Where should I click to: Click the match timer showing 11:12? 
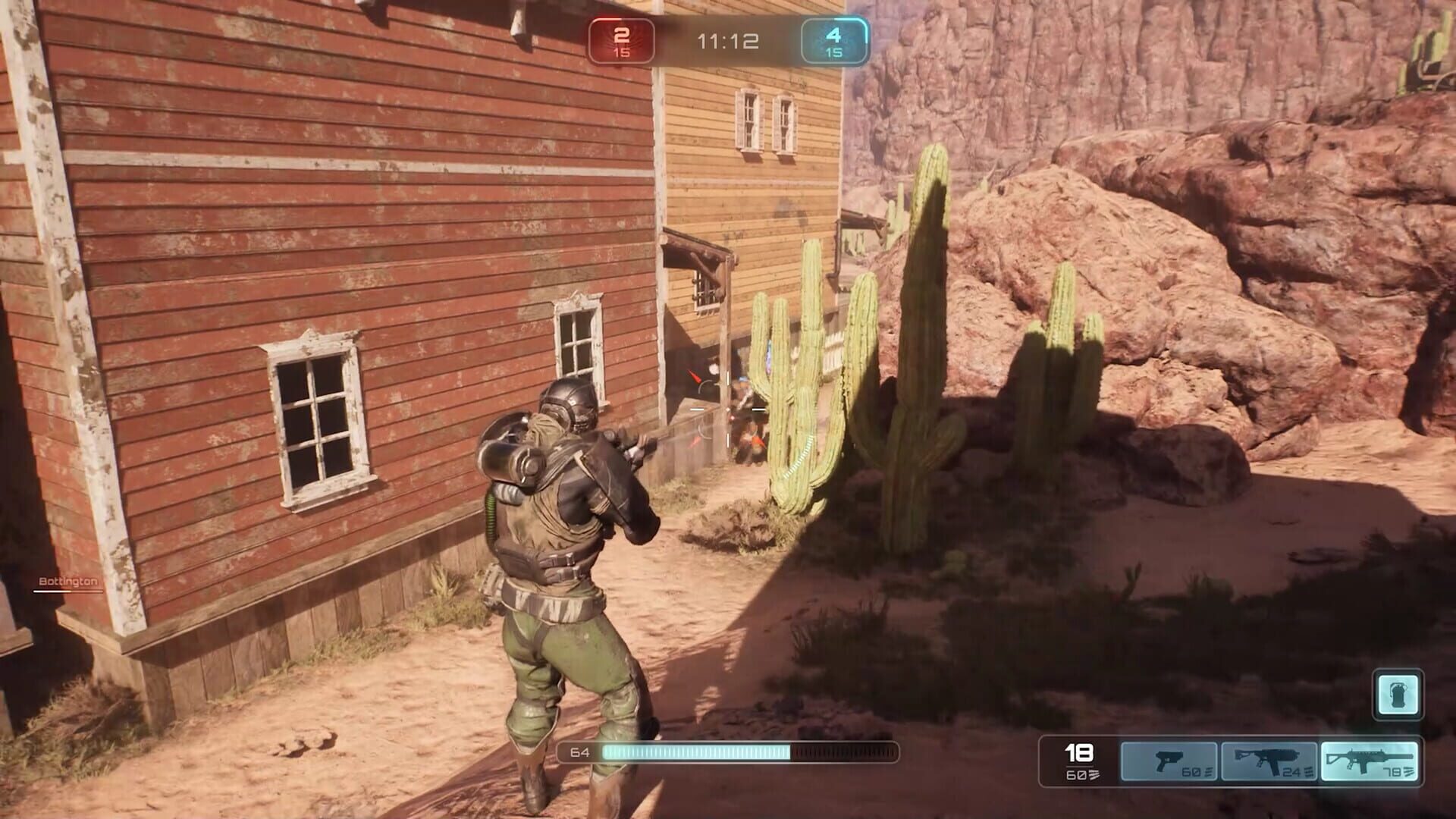(x=724, y=42)
